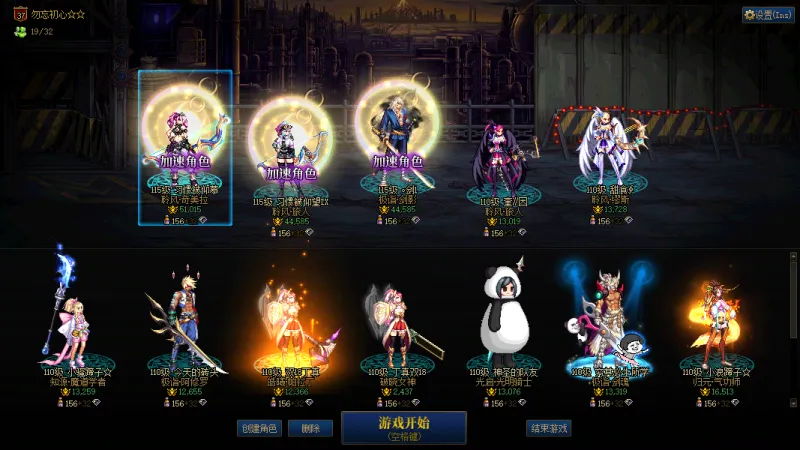800x450 pixels.
Task: Select the 归元·气功师 character
Action: [x=715, y=320]
